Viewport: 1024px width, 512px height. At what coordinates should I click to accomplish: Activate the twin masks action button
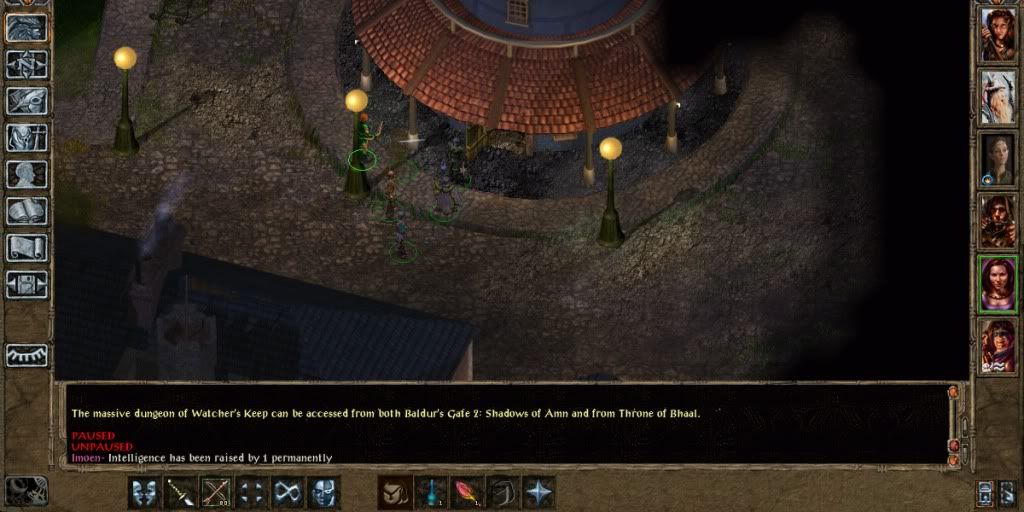(x=145, y=492)
